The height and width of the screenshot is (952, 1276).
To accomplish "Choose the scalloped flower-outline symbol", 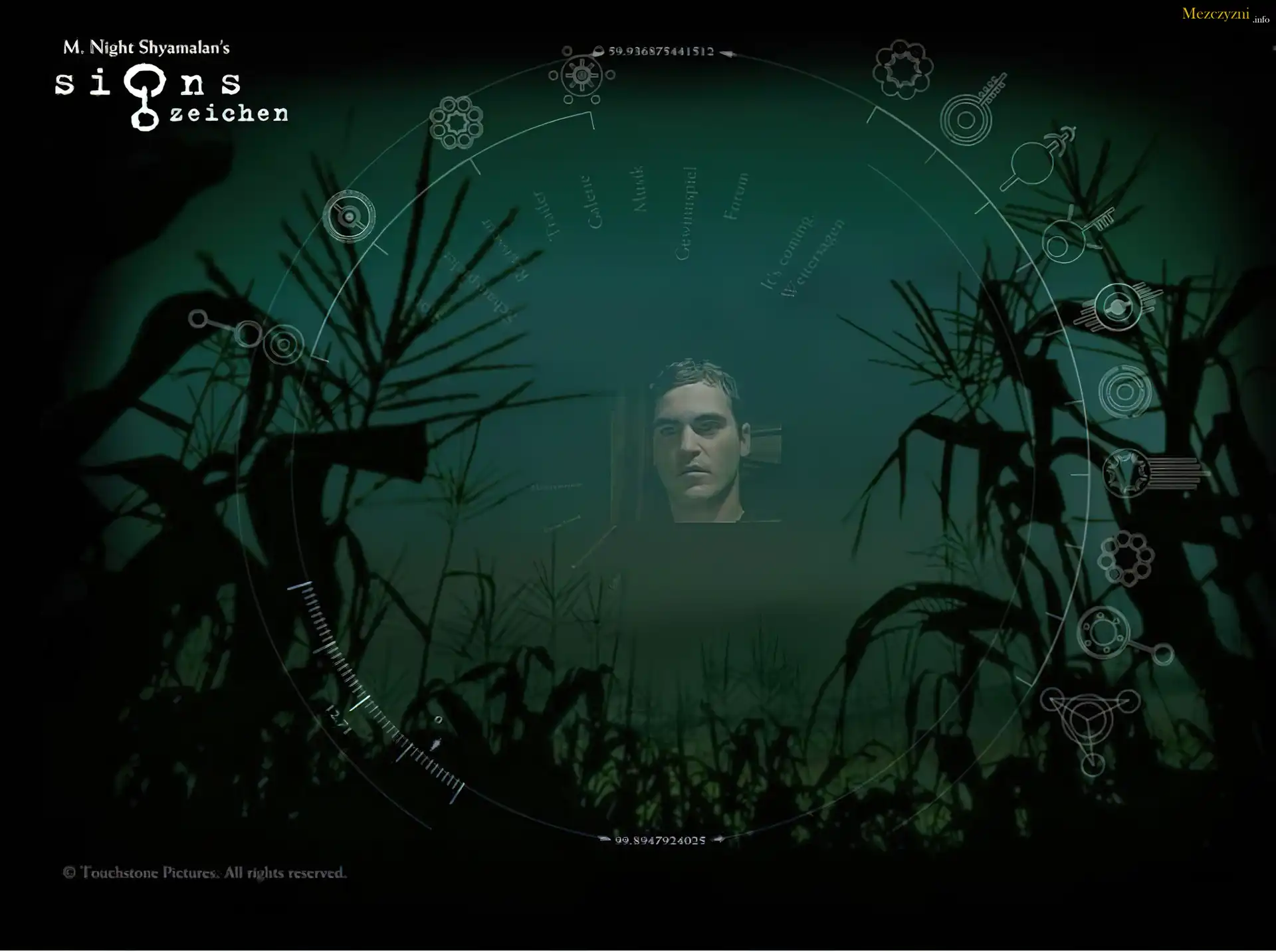I will click(x=903, y=69).
